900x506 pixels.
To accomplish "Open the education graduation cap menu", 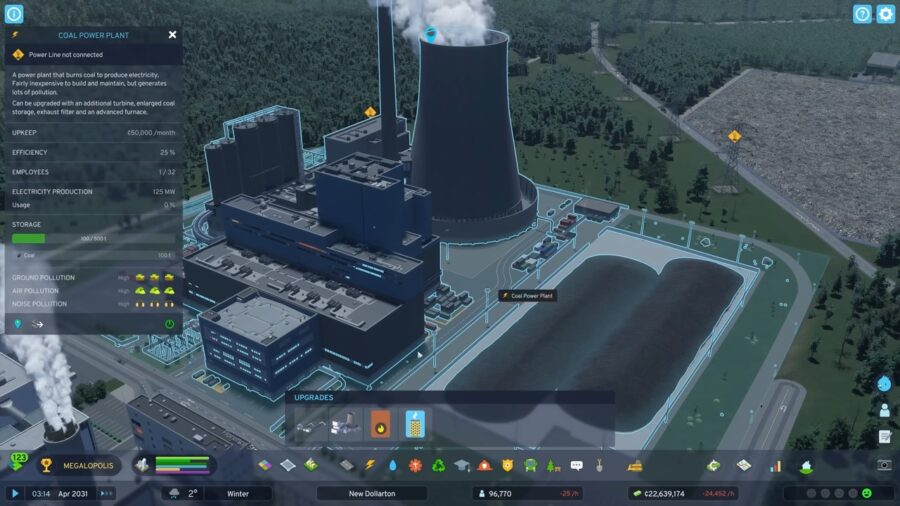I will (x=461, y=465).
